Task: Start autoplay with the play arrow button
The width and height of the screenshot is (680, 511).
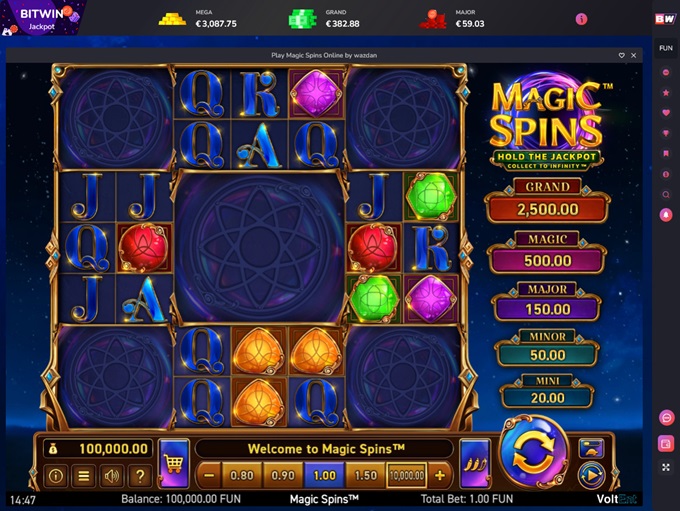Action: (591, 474)
